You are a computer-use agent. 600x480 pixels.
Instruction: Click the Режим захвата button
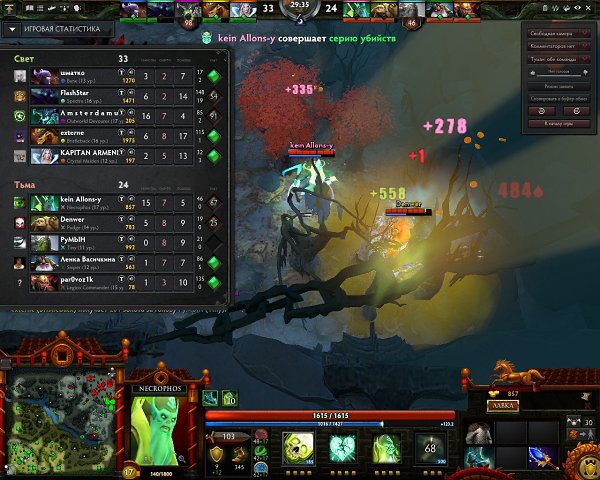(558, 88)
